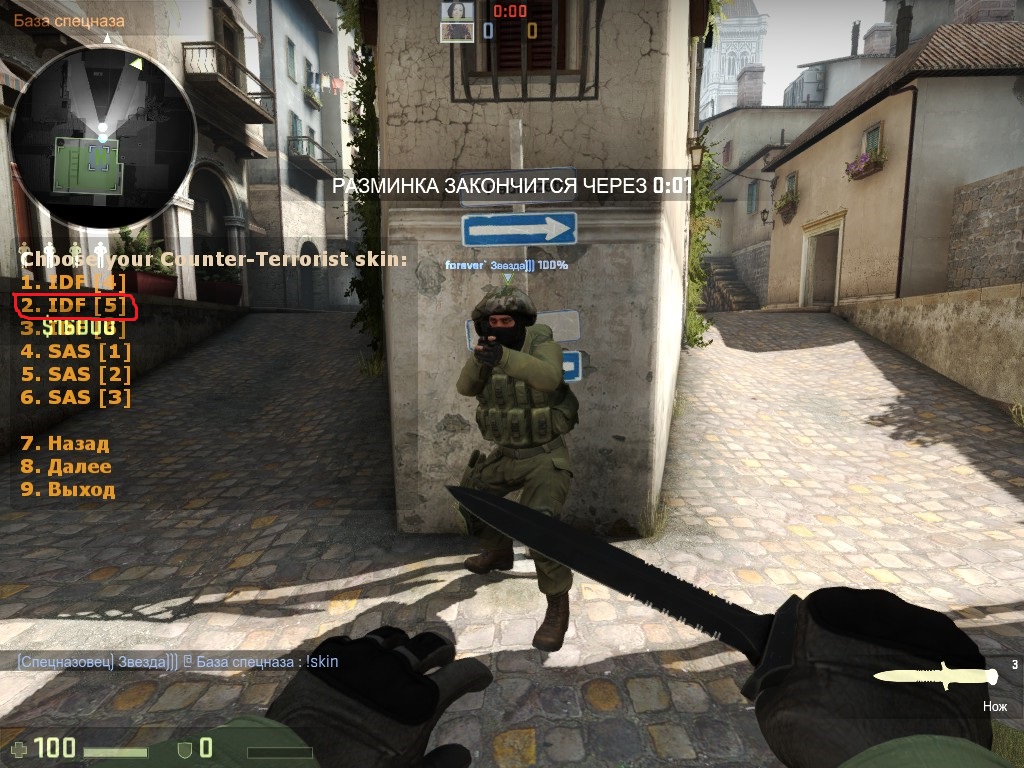The image size is (1024, 768).
Task: Choose SAS [2] from the skin list
Action: [x=75, y=374]
